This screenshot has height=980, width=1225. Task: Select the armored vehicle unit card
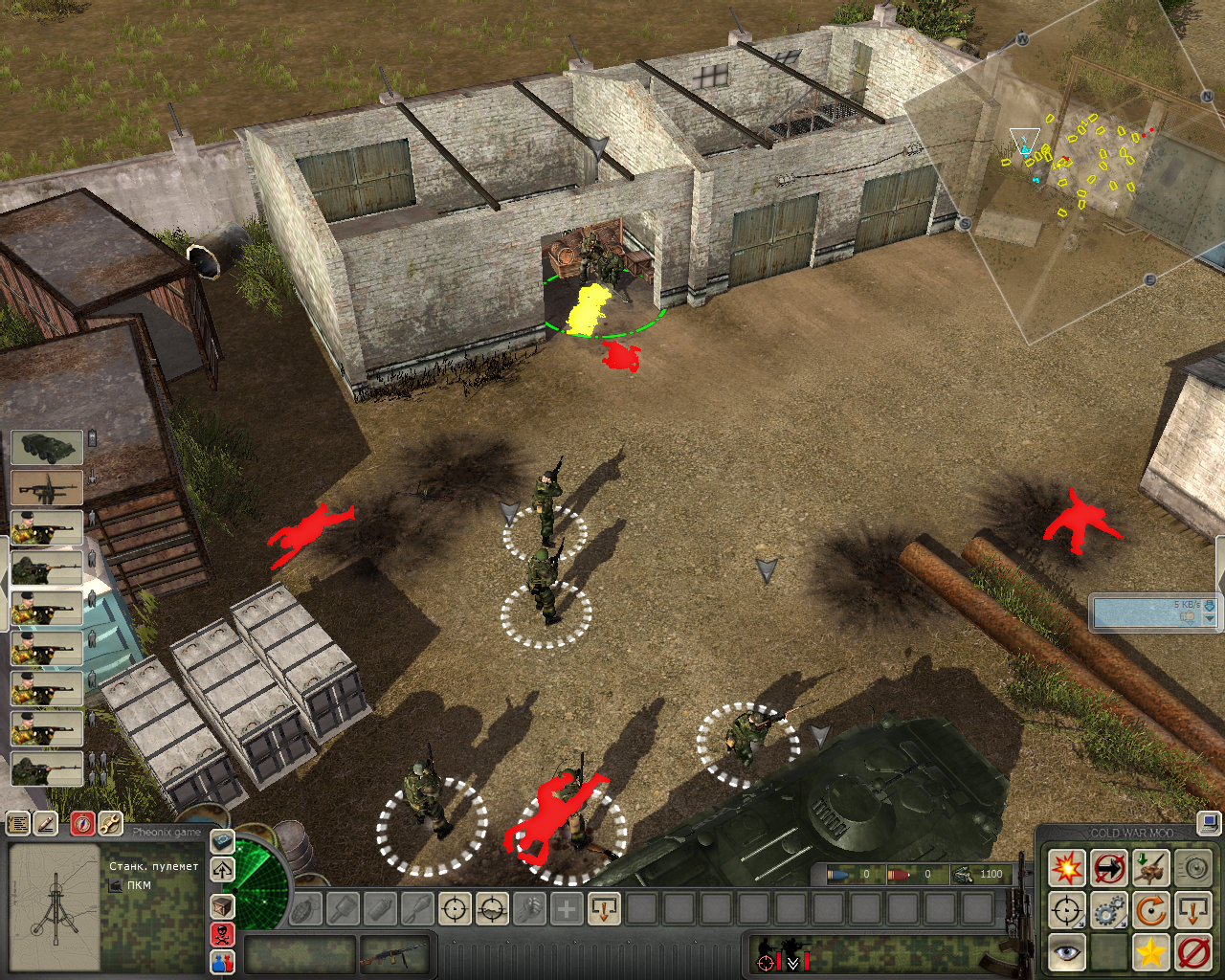point(47,448)
